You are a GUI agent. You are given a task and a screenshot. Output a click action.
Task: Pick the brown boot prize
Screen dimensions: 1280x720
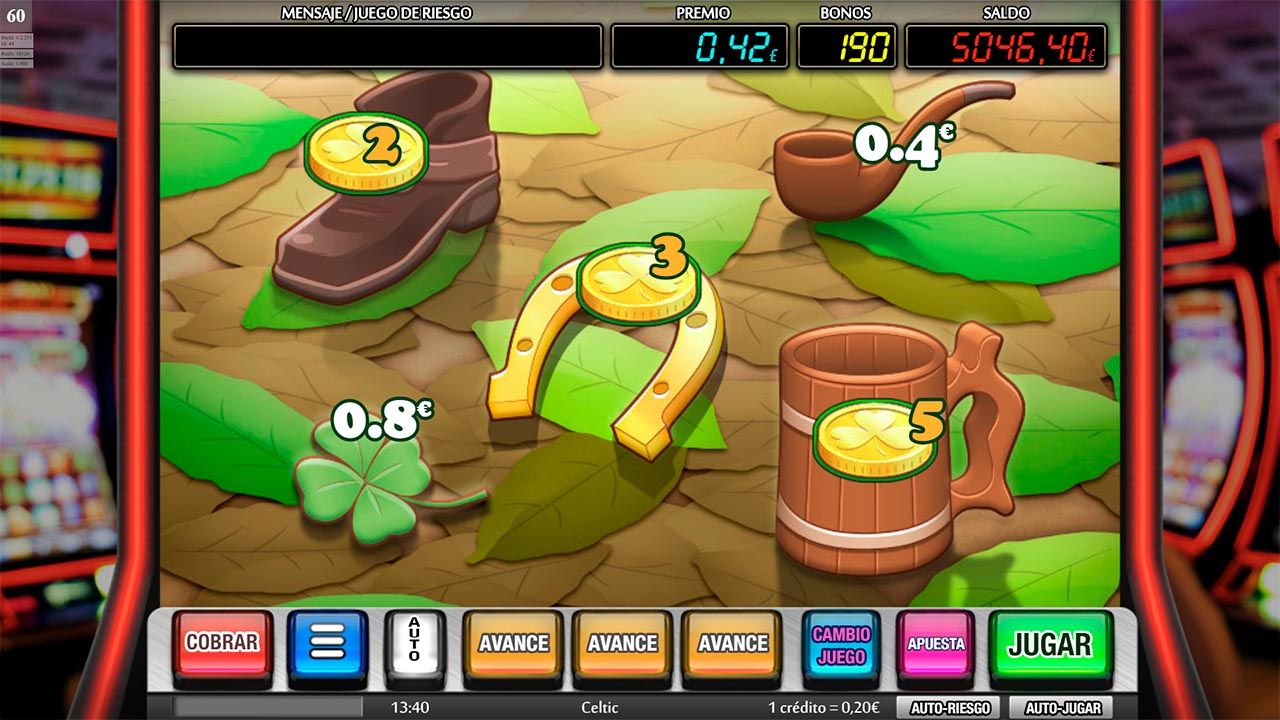[x=390, y=200]
